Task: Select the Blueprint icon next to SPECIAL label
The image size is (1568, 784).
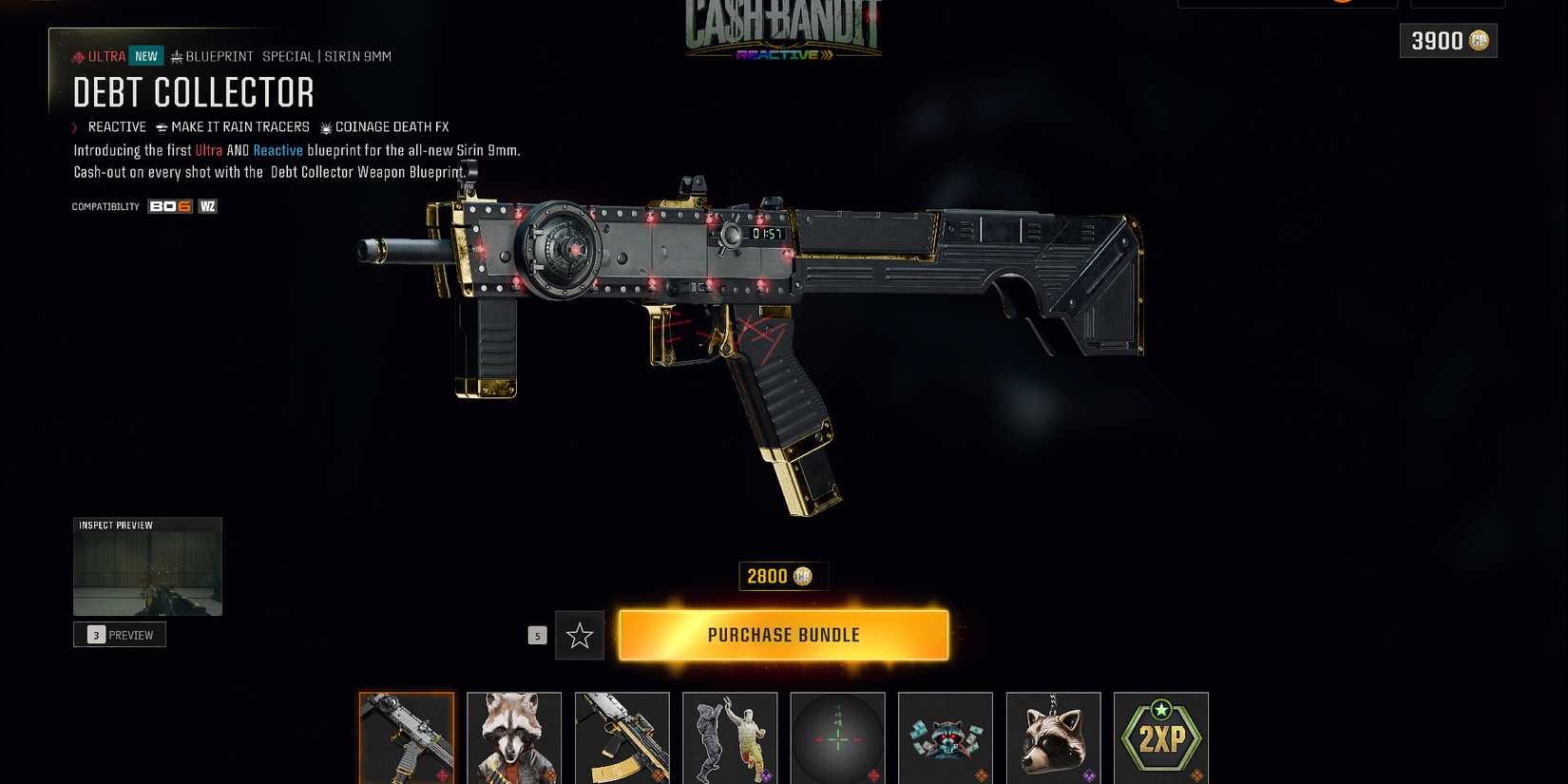Action: point(177,56)
